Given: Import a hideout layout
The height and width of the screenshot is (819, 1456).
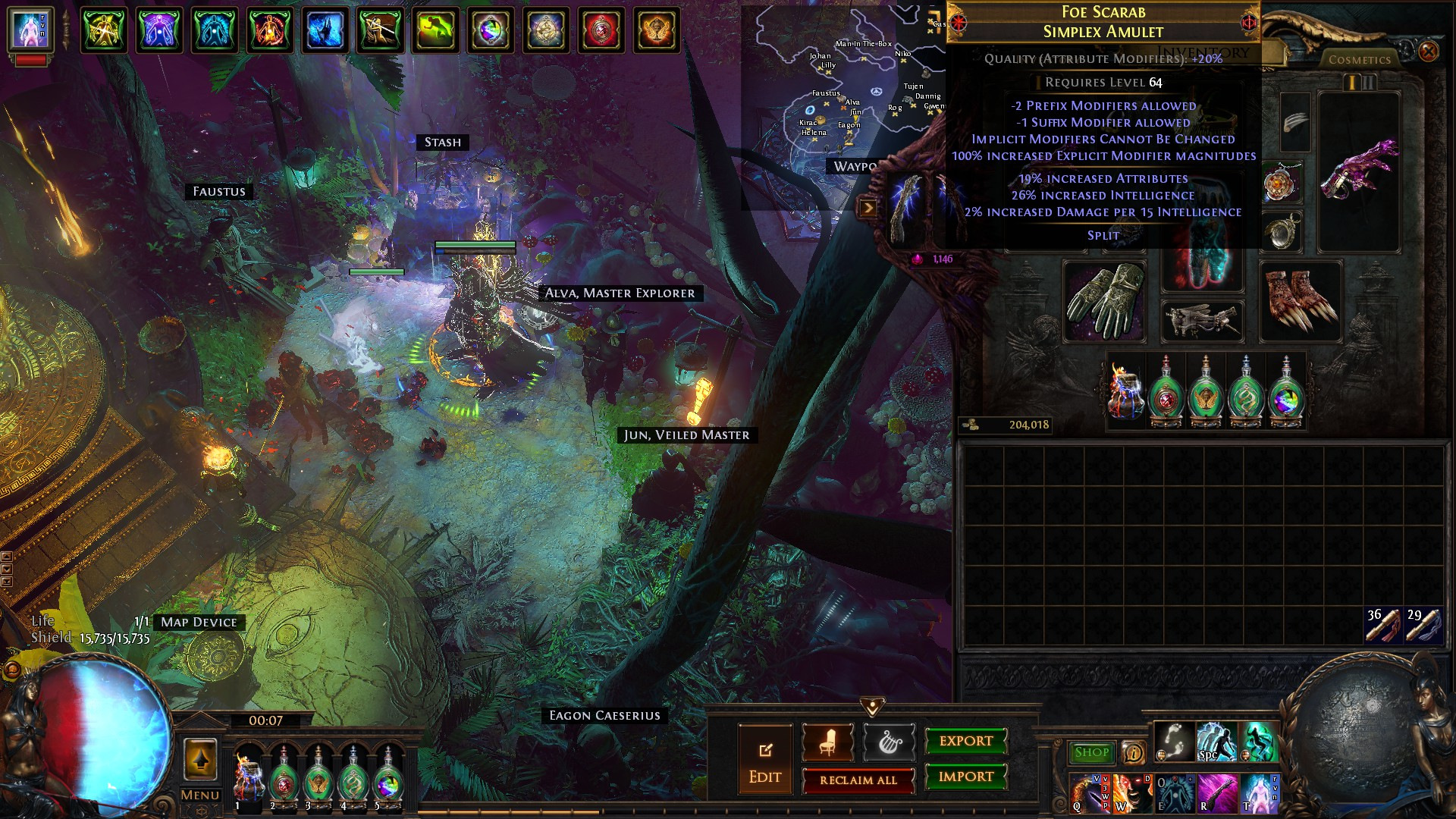Looking at the screenshot, I should pos(965,777).
